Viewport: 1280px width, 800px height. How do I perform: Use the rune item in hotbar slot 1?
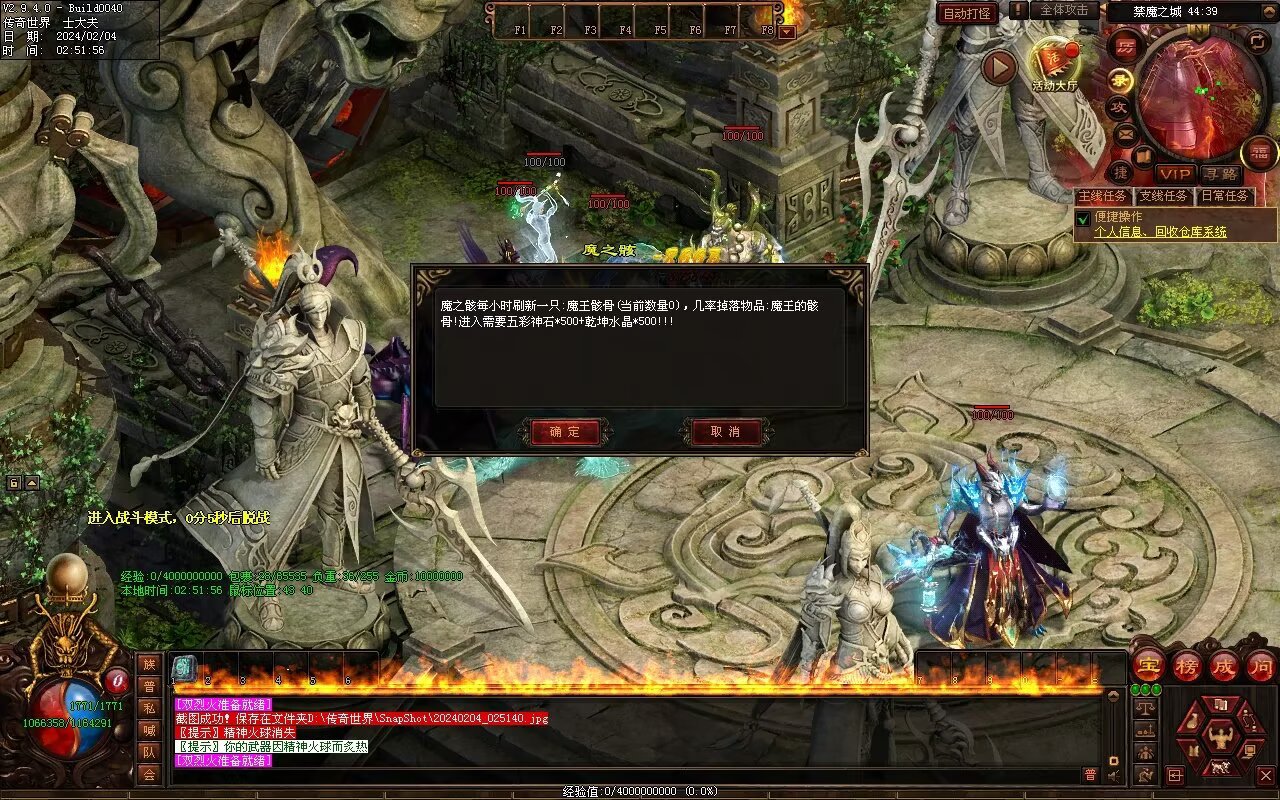[x=185, y=669]
